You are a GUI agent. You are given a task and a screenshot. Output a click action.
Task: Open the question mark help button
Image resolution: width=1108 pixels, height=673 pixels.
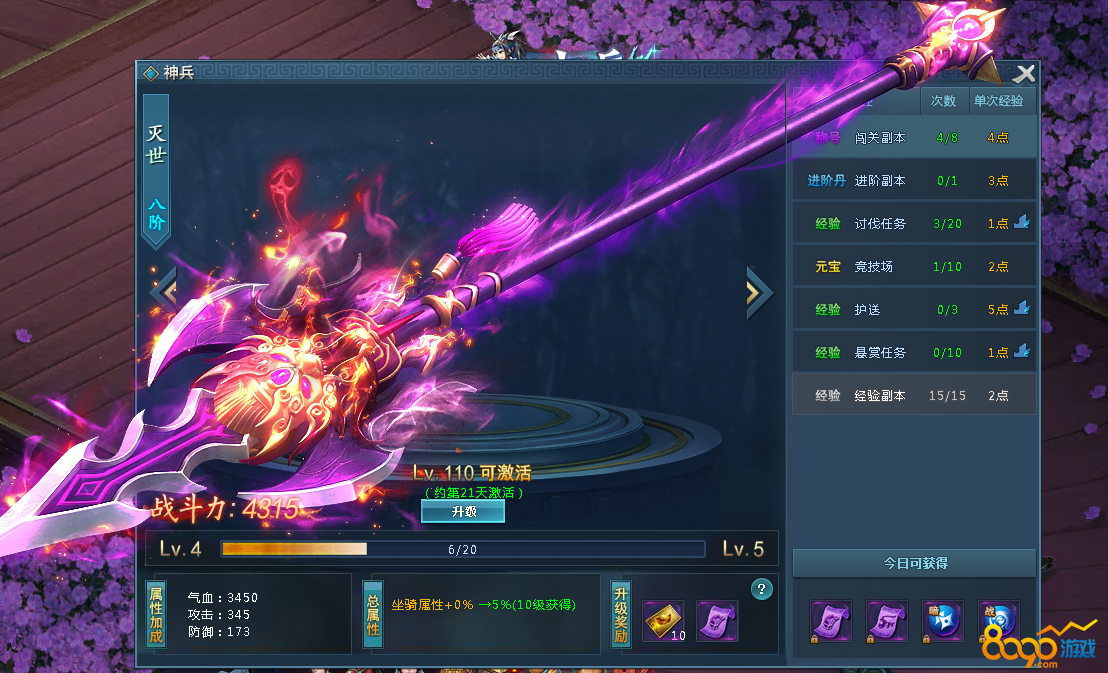762,588
